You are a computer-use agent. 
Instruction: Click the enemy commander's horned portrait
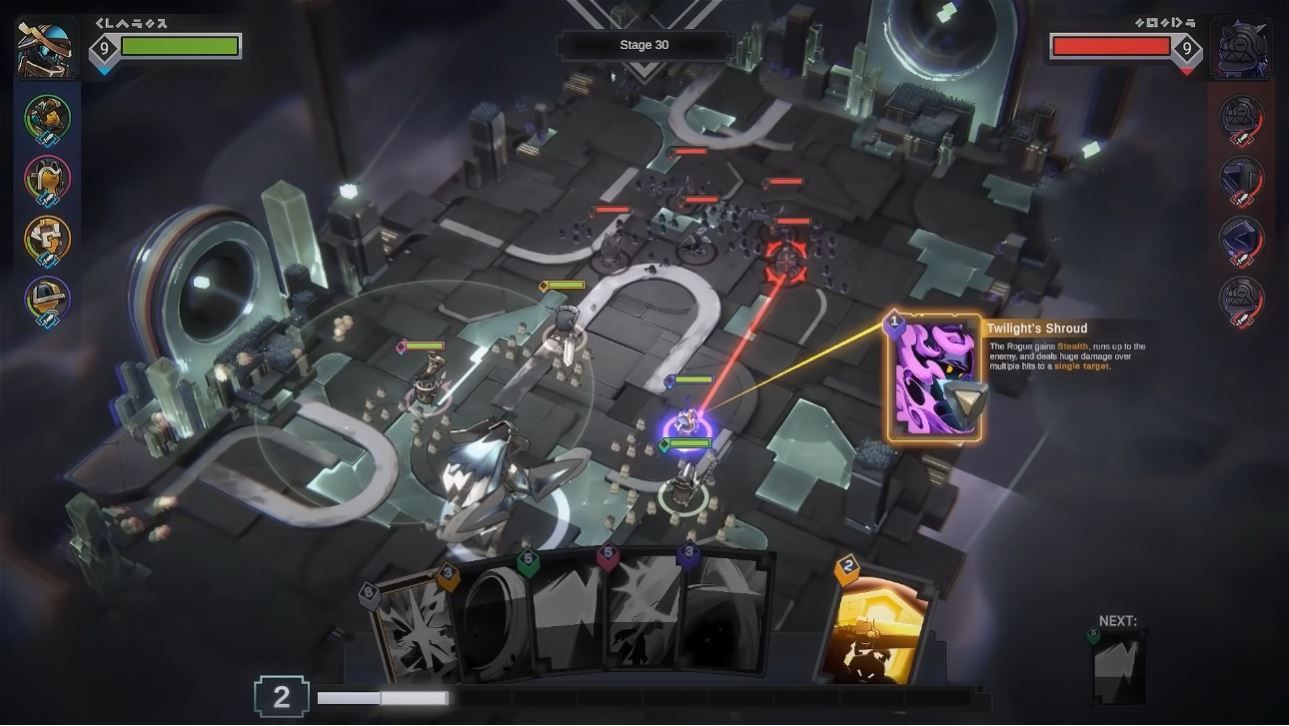[x=1242, y=46]
